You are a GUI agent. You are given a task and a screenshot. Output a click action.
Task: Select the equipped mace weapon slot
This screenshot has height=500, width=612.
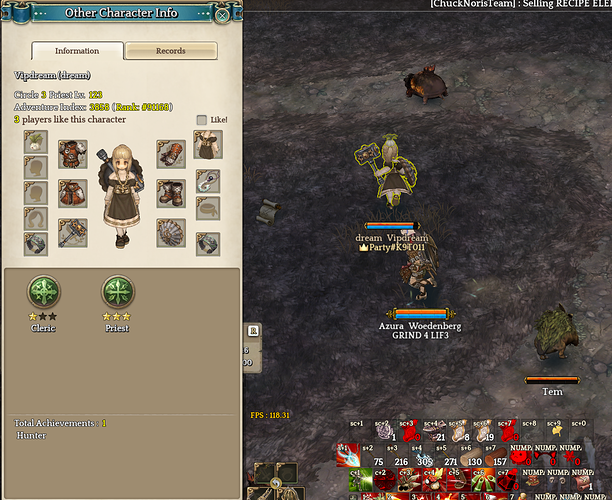[72, 233]
